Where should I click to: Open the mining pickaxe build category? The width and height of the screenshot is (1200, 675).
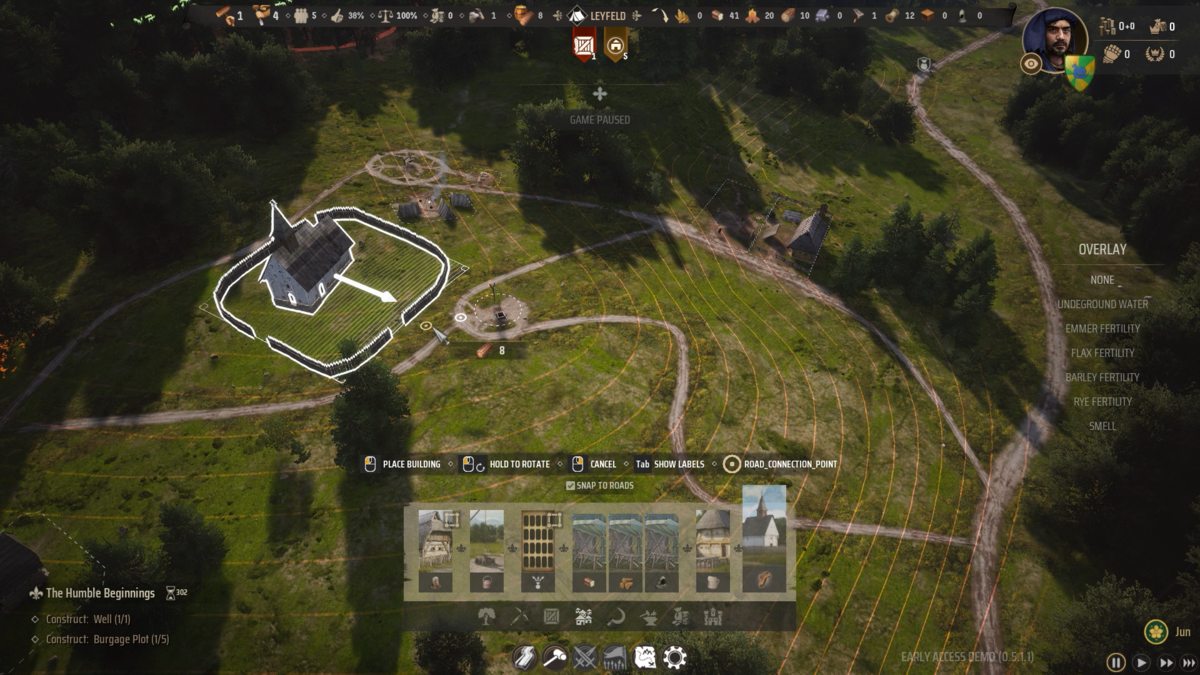click(519, 617)
